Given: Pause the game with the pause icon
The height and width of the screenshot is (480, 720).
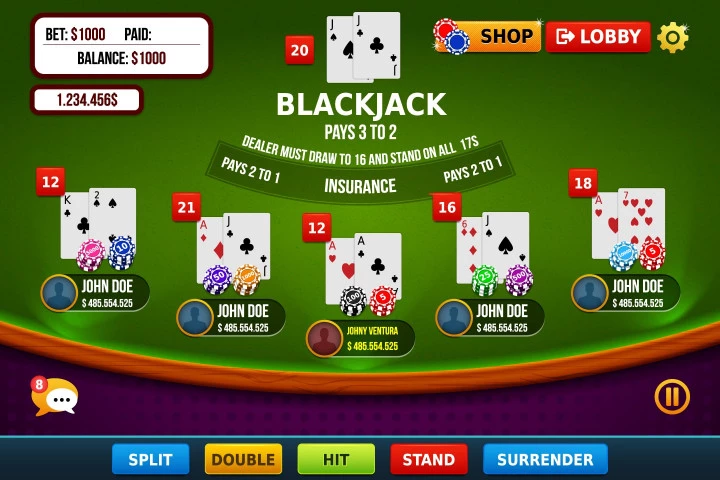Looking at the screenshot, I should [x=672, y=397].
